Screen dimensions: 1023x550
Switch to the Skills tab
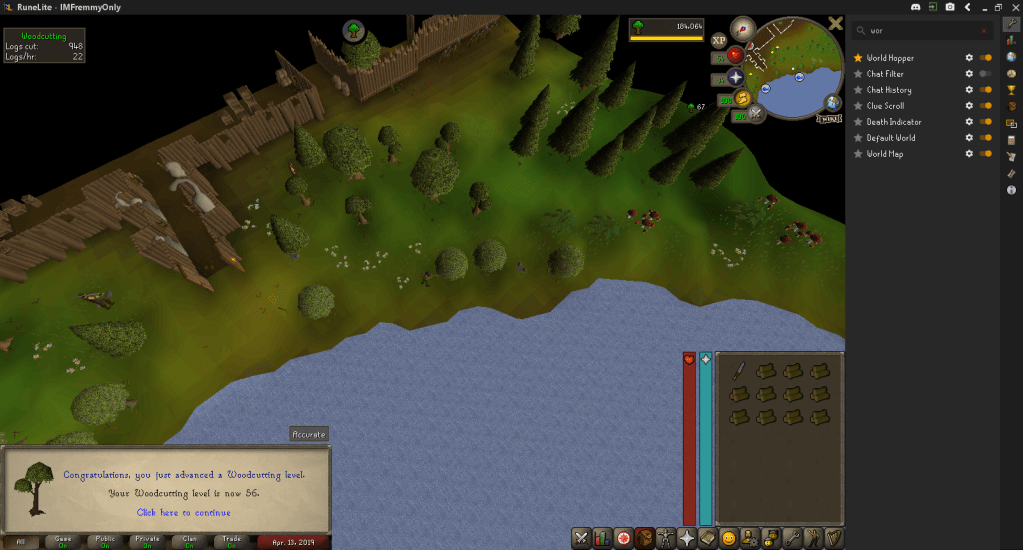click(602, 538)
